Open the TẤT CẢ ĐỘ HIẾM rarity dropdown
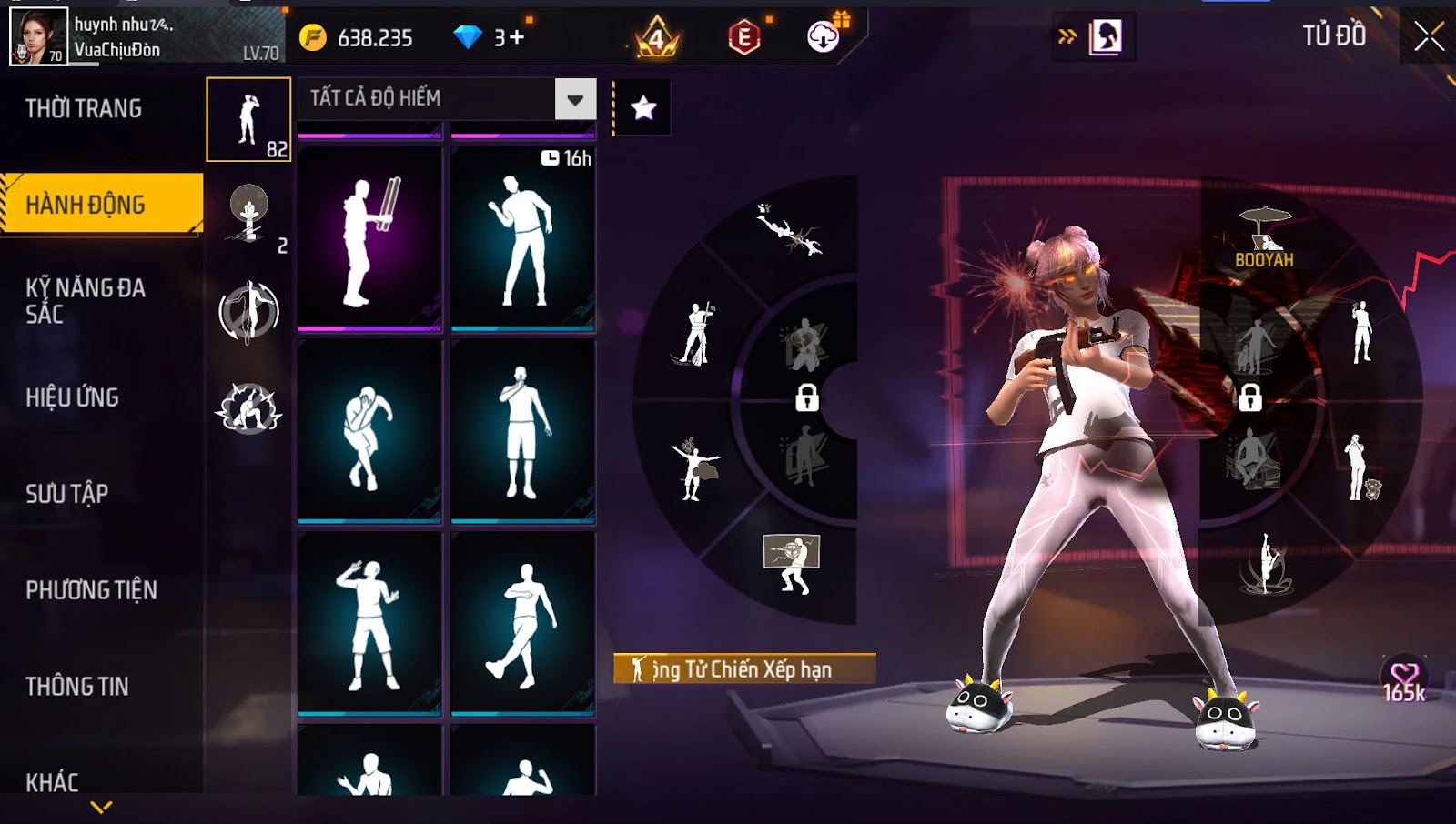This screenshot has height=824, width=1456. point(575,99)
